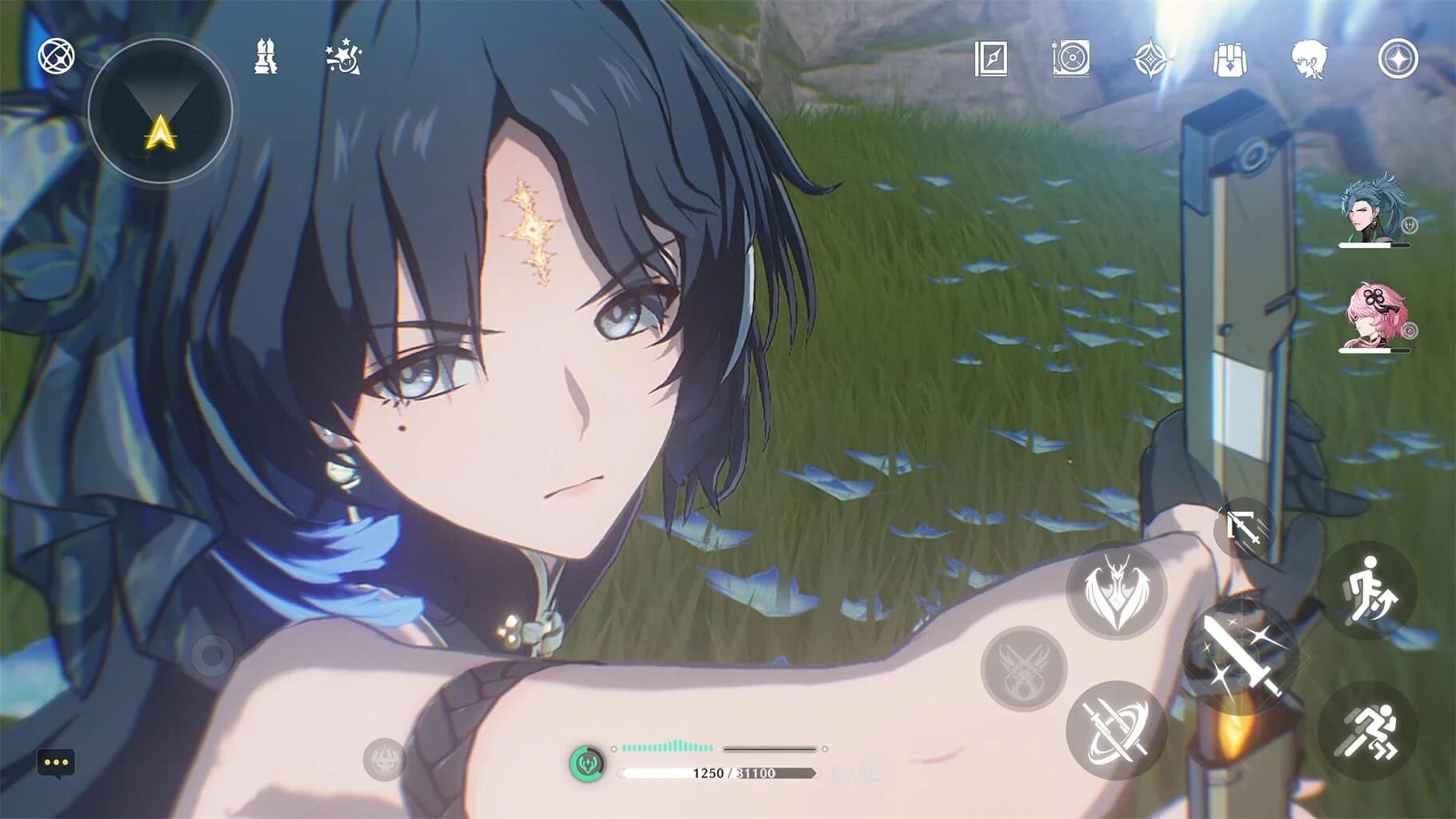Open the Convene summon star icon
This screenshot has width=1456, height=819.
(1161, 56)
